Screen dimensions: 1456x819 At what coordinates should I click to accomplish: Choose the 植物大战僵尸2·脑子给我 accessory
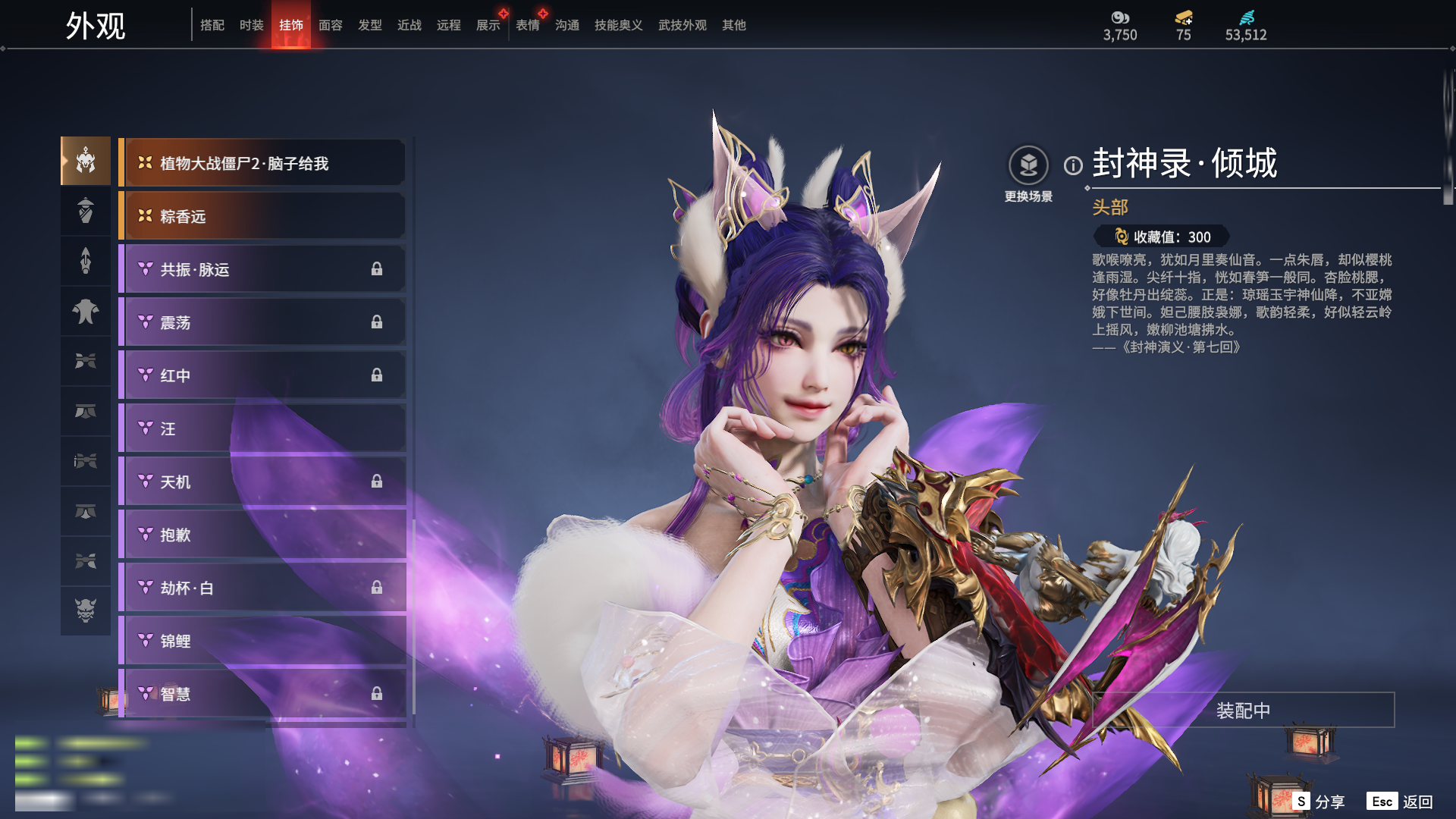pos(262,163)
